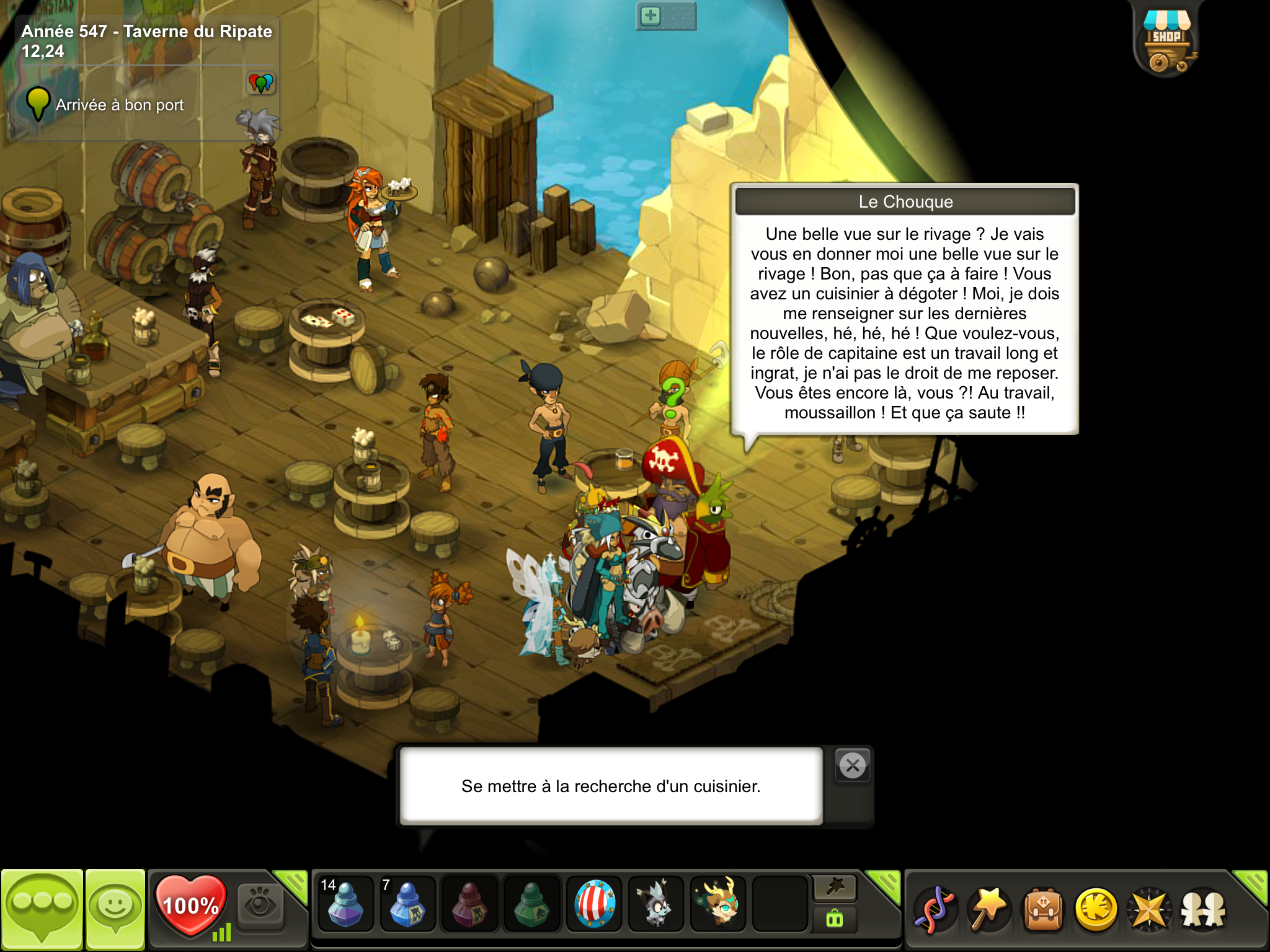Select the antlered character head slot
This screenshot has width=1270, height=952.
(718, 905)
